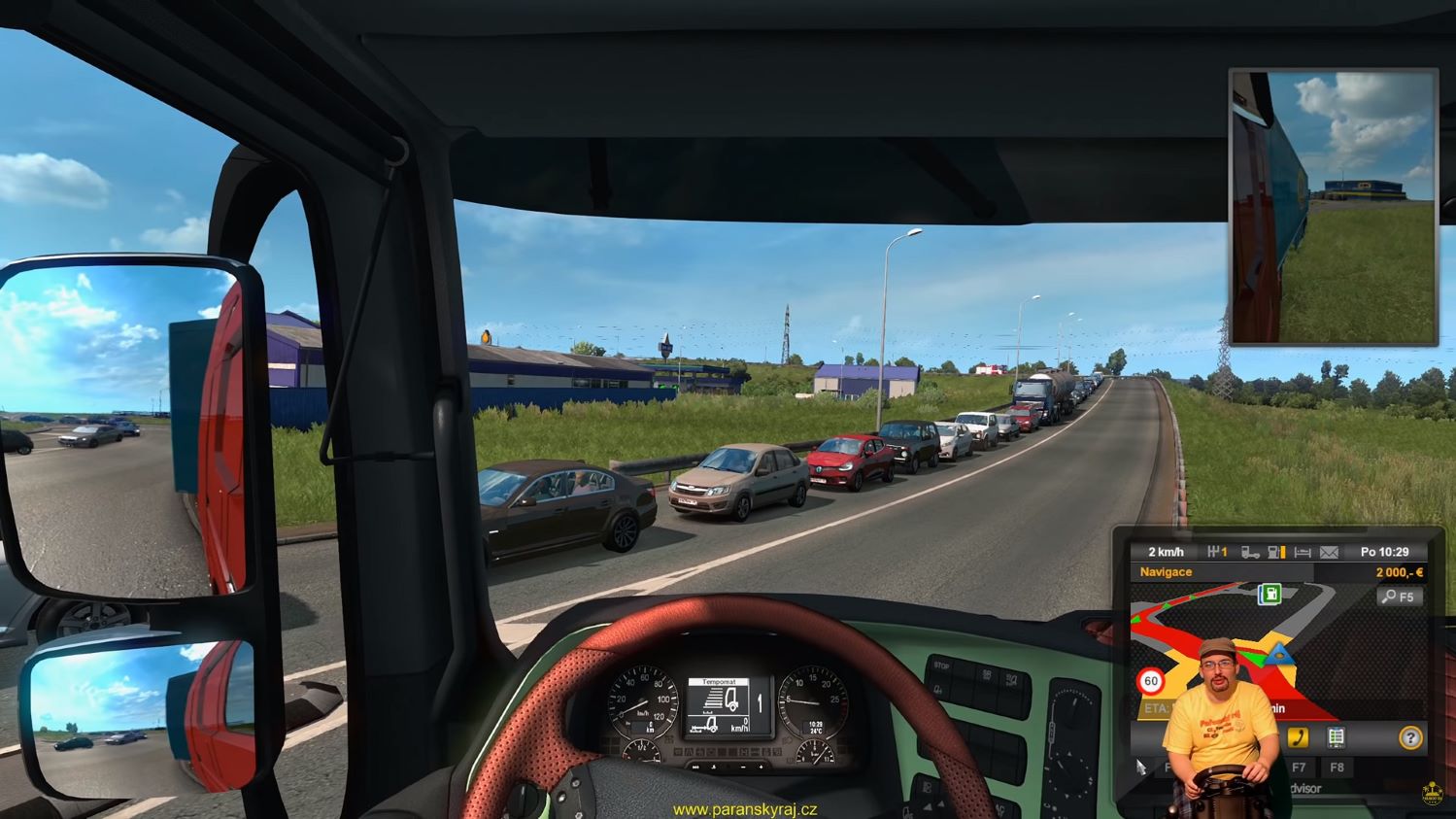Open the www.paranskyraj.cz watermark link
The width and height of the screenshot is (1456, 819).
[x=745, y=809]
